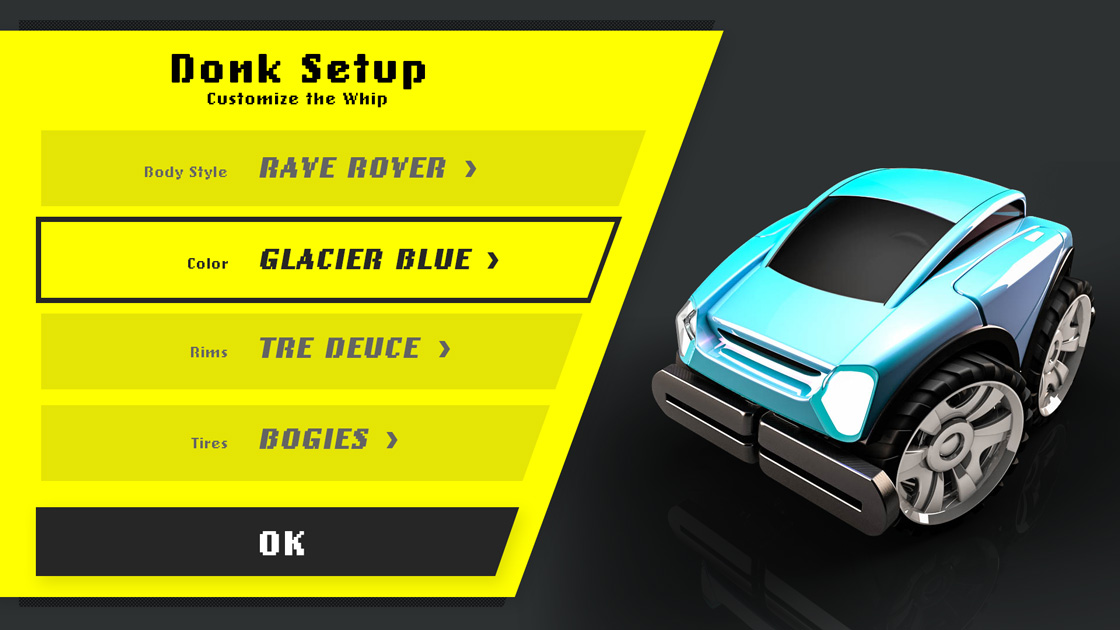Cycle color with the Glacier Blue arrow
Viewport: 1120px width, 630px height.
pyautogui.click(x=493, y=261)
